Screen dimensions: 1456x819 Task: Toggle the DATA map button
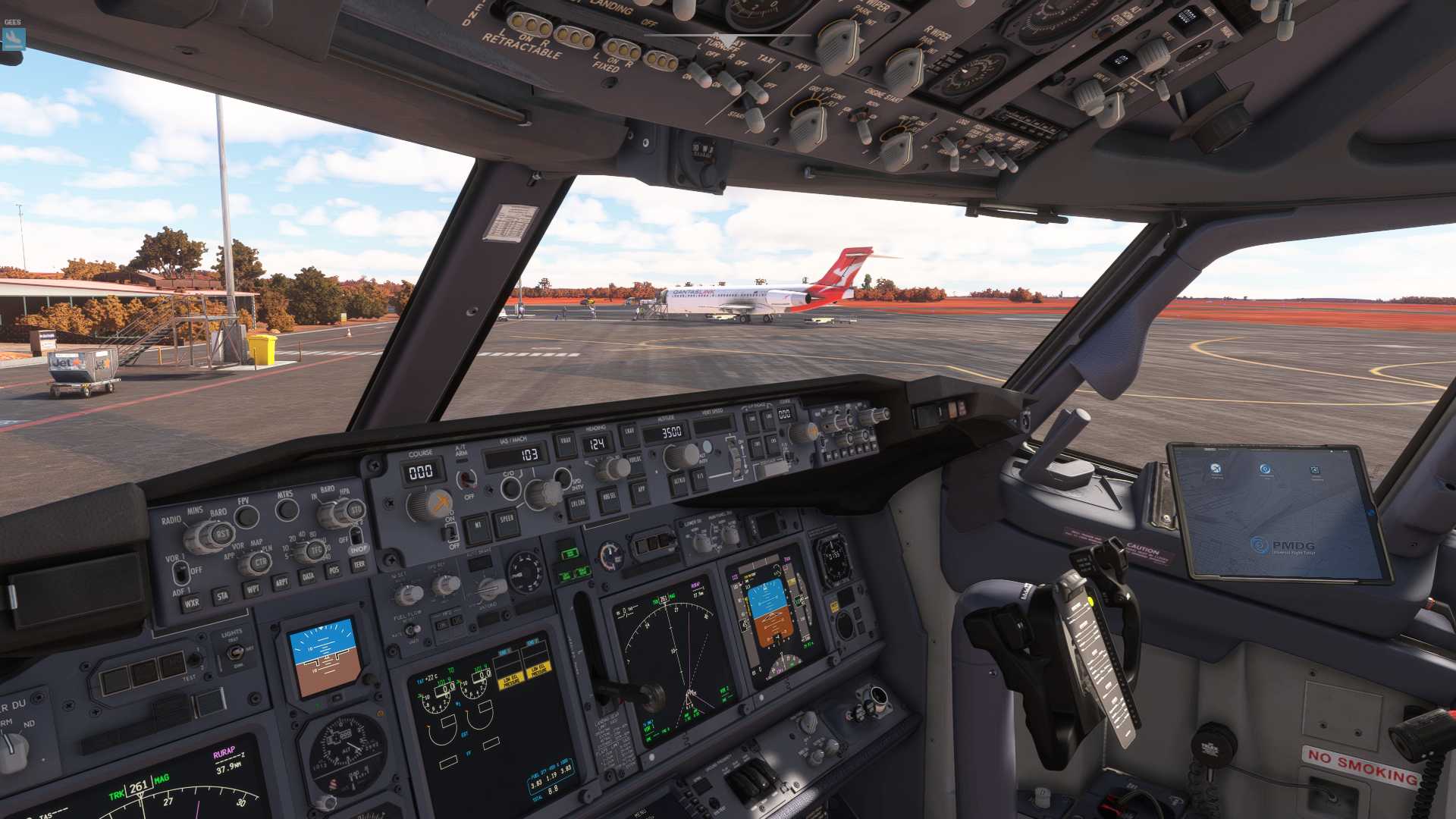coord(308,577)
